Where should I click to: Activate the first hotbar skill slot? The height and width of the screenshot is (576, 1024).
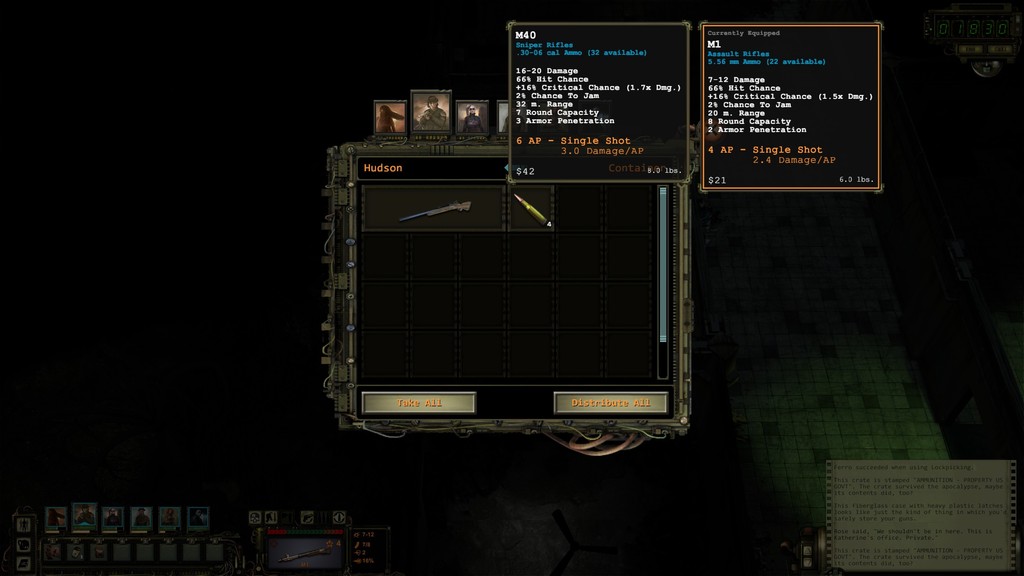tap(52, 551)
